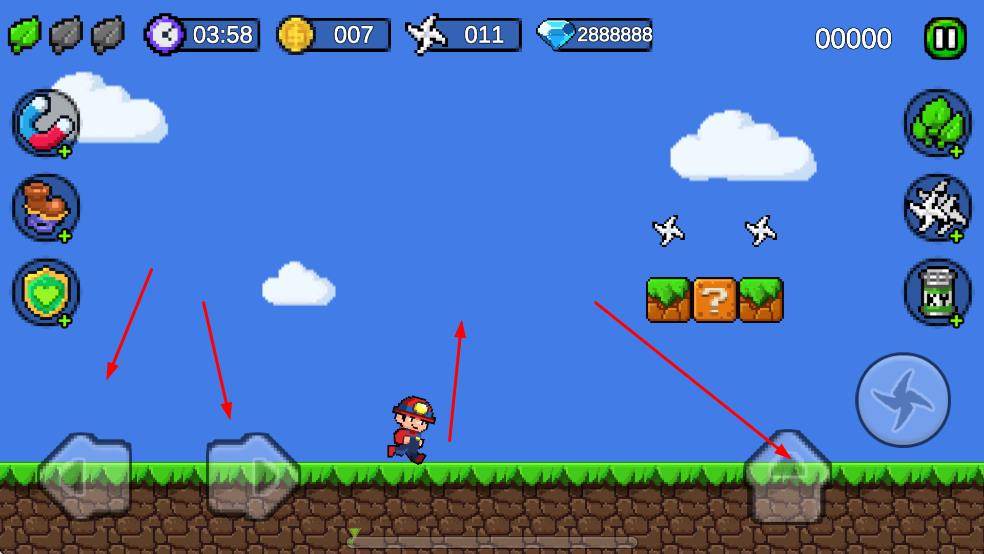This screenshot has height=554, width=984.
Task: Use the boot power-up
Action: (x=46, y=208)
